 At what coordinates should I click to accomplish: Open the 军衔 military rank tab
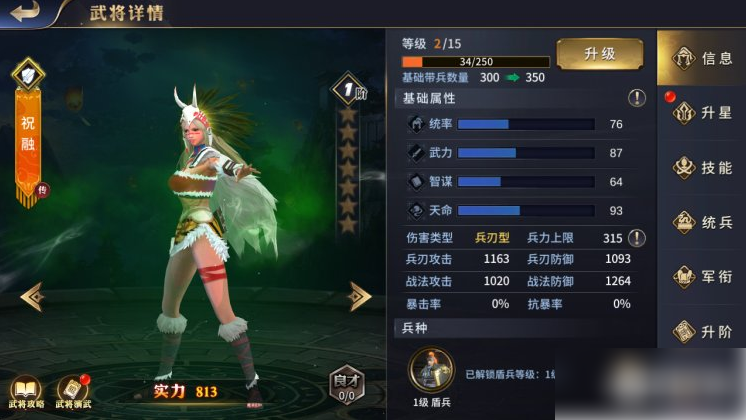click(x=701, y=276)
